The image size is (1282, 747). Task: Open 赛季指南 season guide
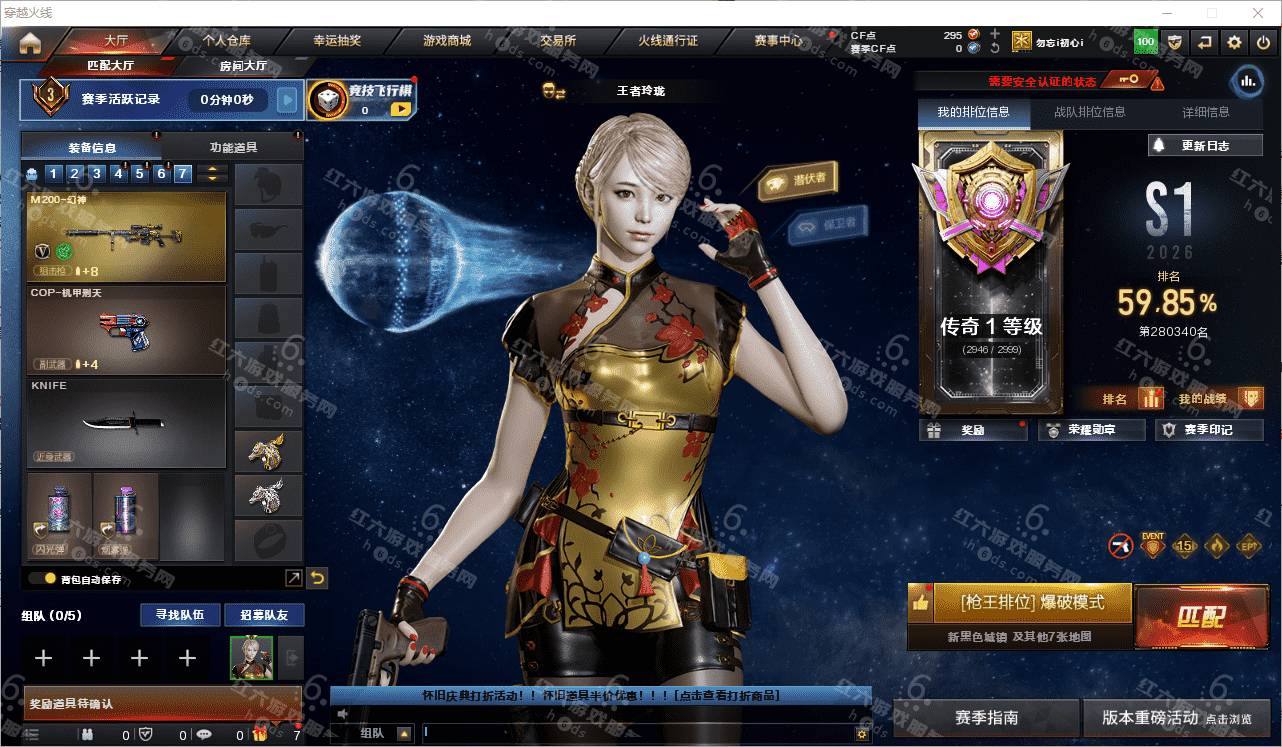tap(986, 717)
